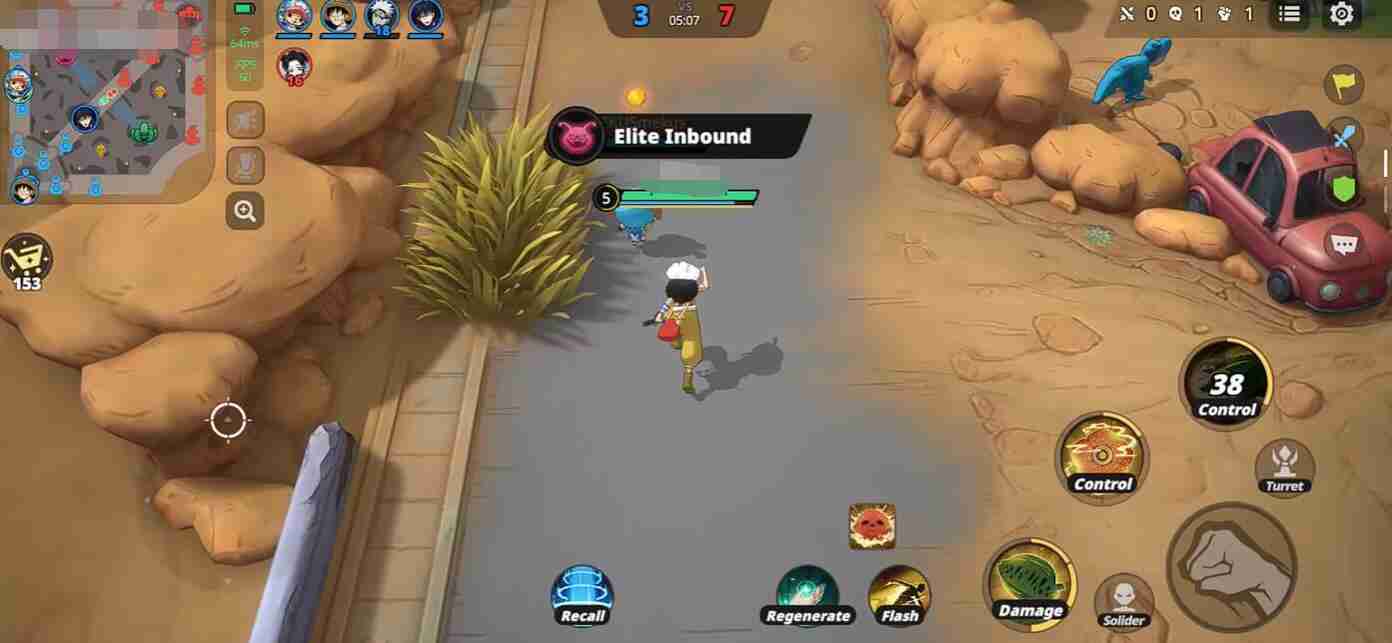Toggle the microphone voice button
Screen dimensions: 1392x643
tap(245, 165)
